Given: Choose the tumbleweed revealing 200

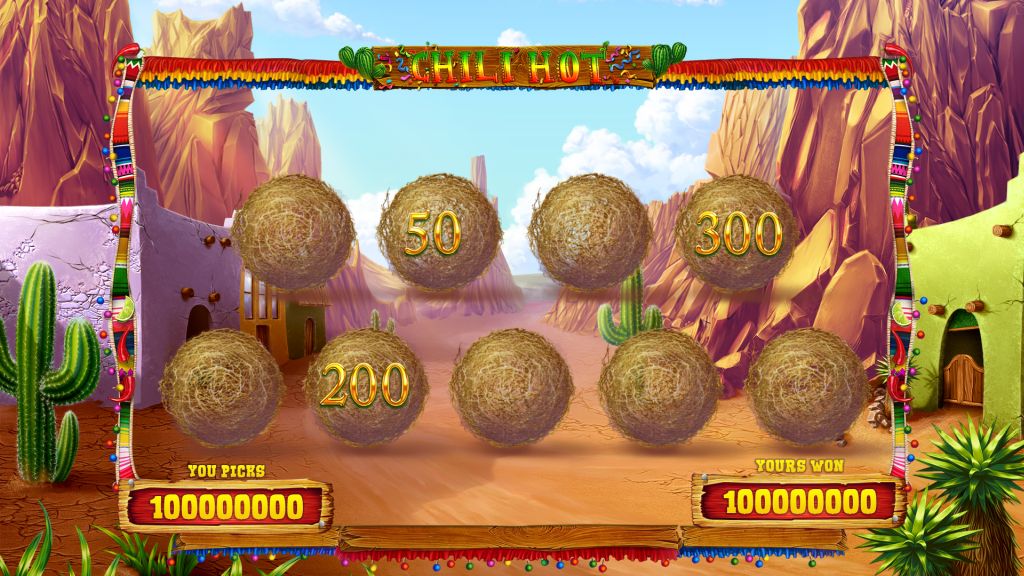Looking at the screenshot, I should (365, 386).
